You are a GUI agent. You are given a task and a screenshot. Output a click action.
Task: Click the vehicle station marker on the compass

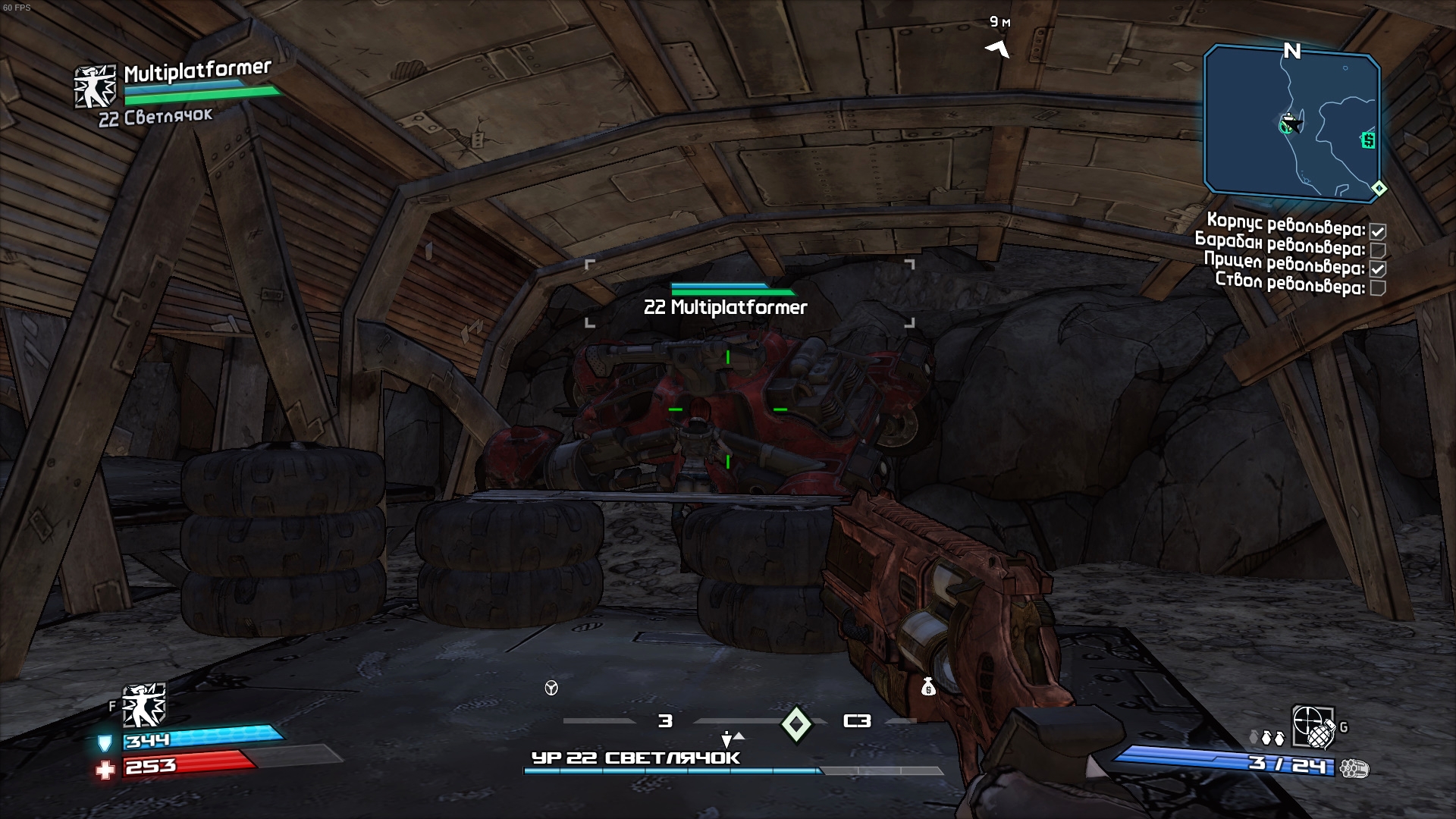551,688
